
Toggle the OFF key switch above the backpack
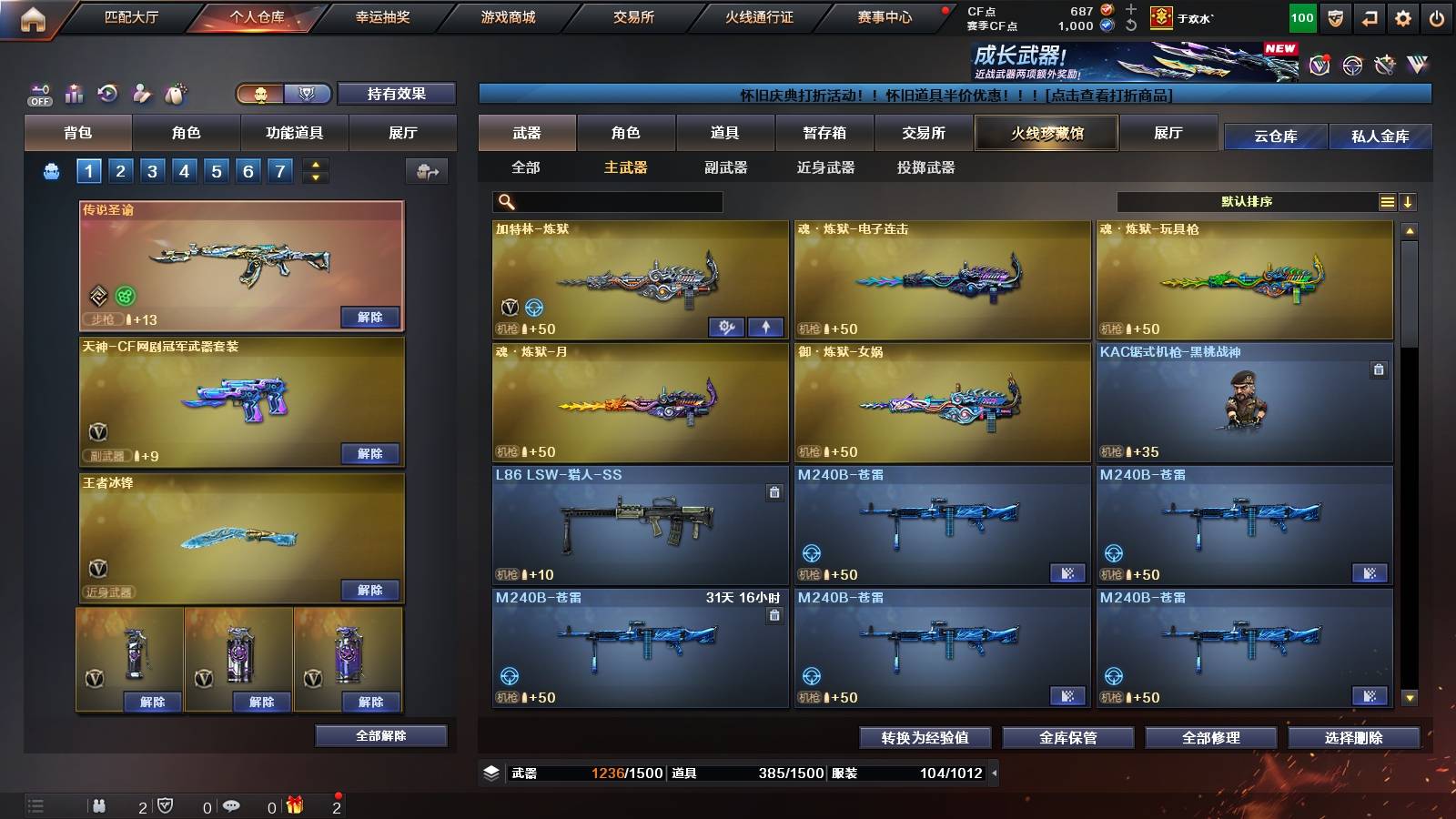pyautogui.click(x=38, y=91)
